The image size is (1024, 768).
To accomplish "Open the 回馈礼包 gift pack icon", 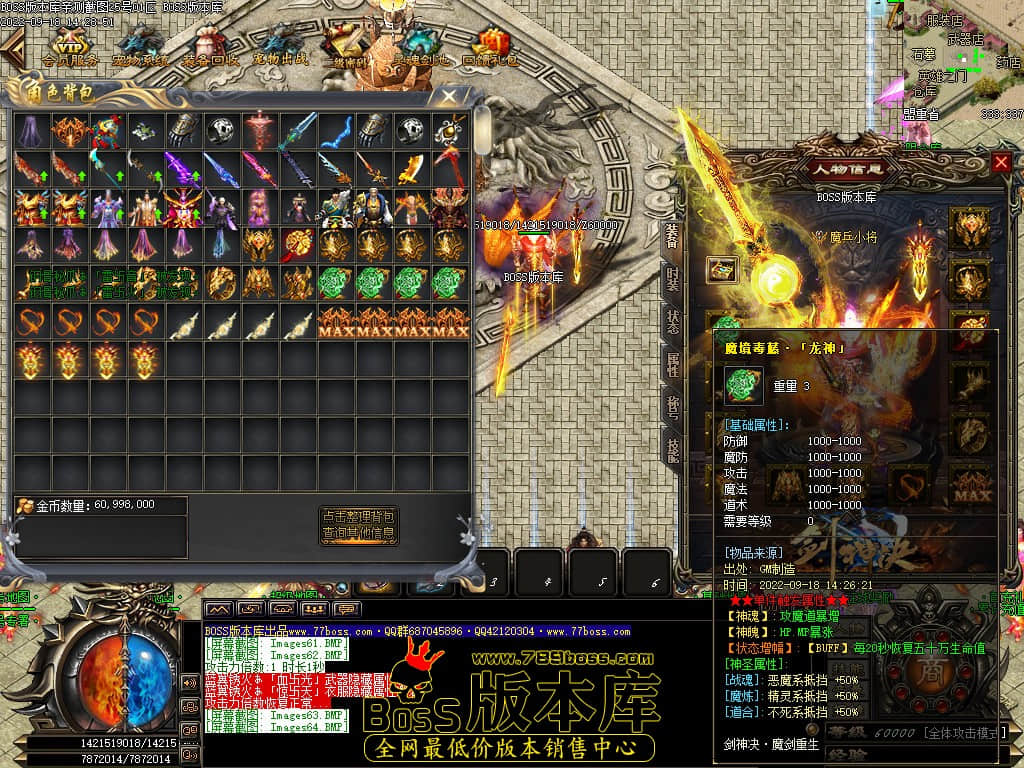I will 490,47.
